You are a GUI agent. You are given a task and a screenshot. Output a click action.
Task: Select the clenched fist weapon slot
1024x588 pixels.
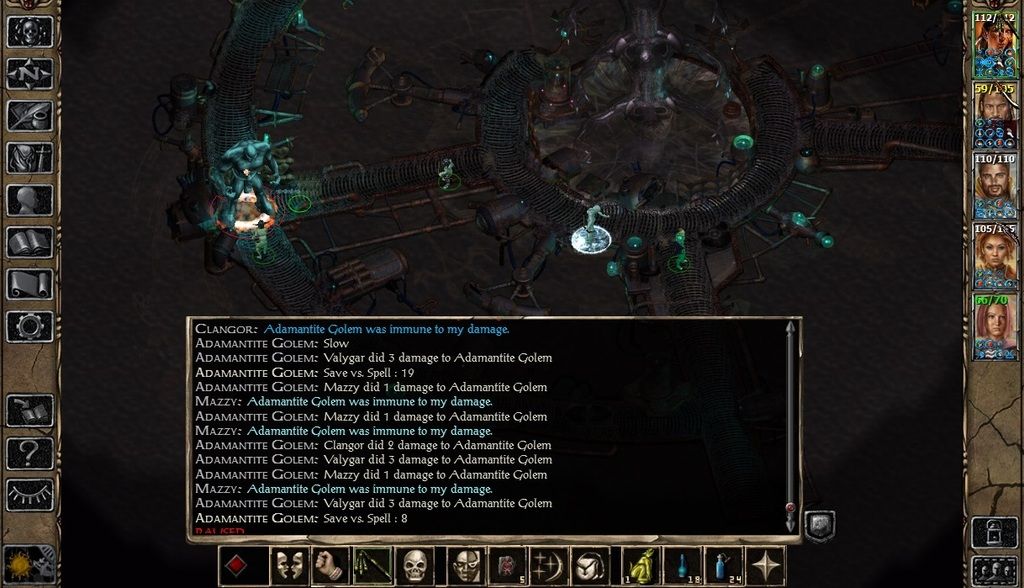tap(329, 567)
